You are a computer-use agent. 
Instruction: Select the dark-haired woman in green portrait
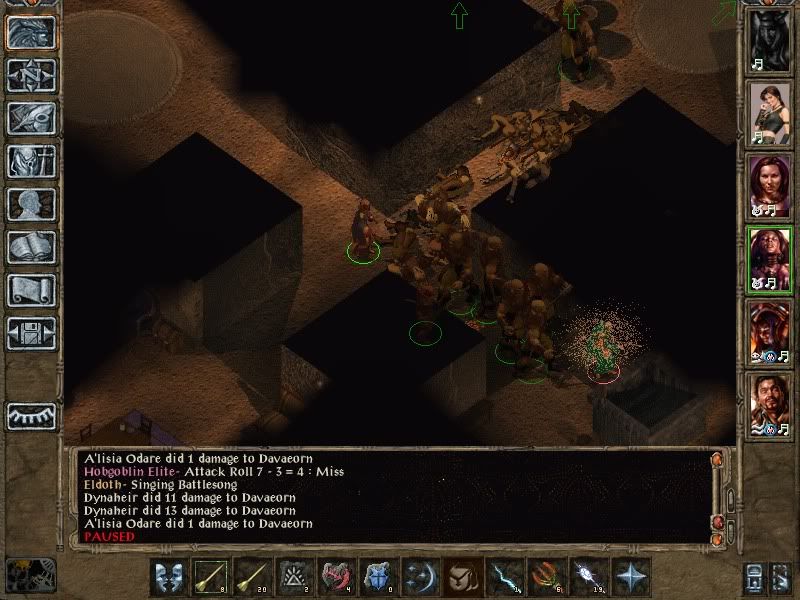pos(770,113)
